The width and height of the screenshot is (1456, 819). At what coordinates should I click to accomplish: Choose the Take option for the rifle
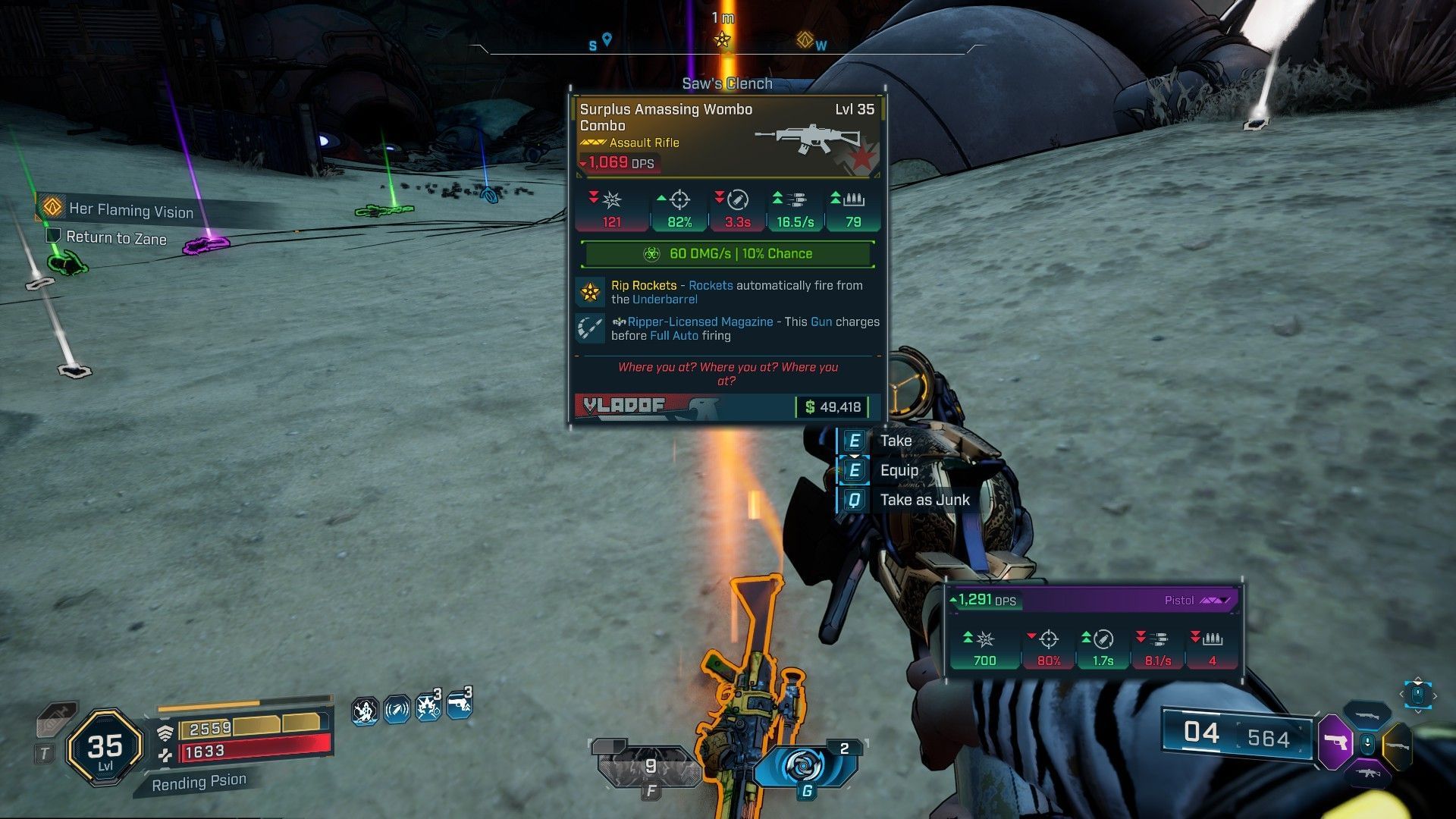point(895,441)
